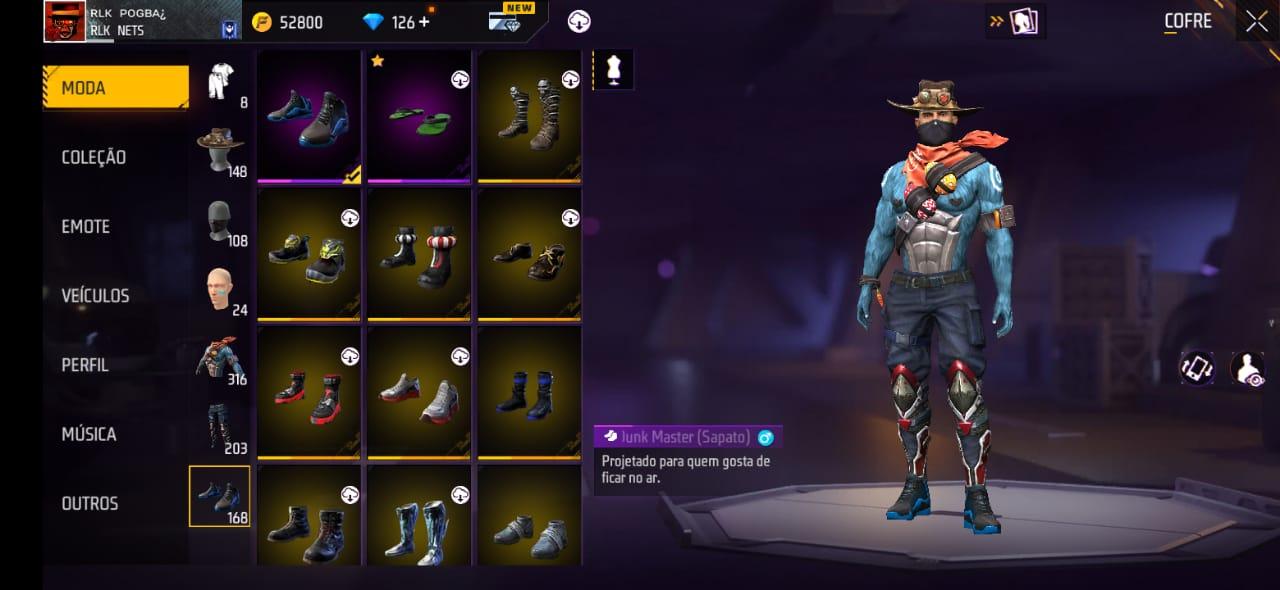
Task: Open the Veículos section
Action: tap(96, 295)
